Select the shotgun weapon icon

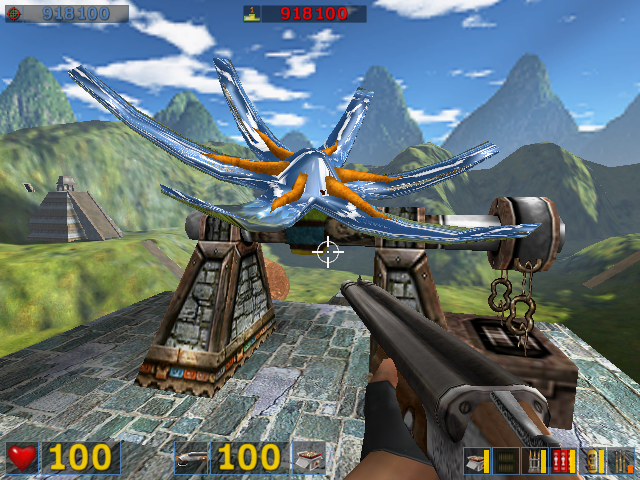(191, 458)
